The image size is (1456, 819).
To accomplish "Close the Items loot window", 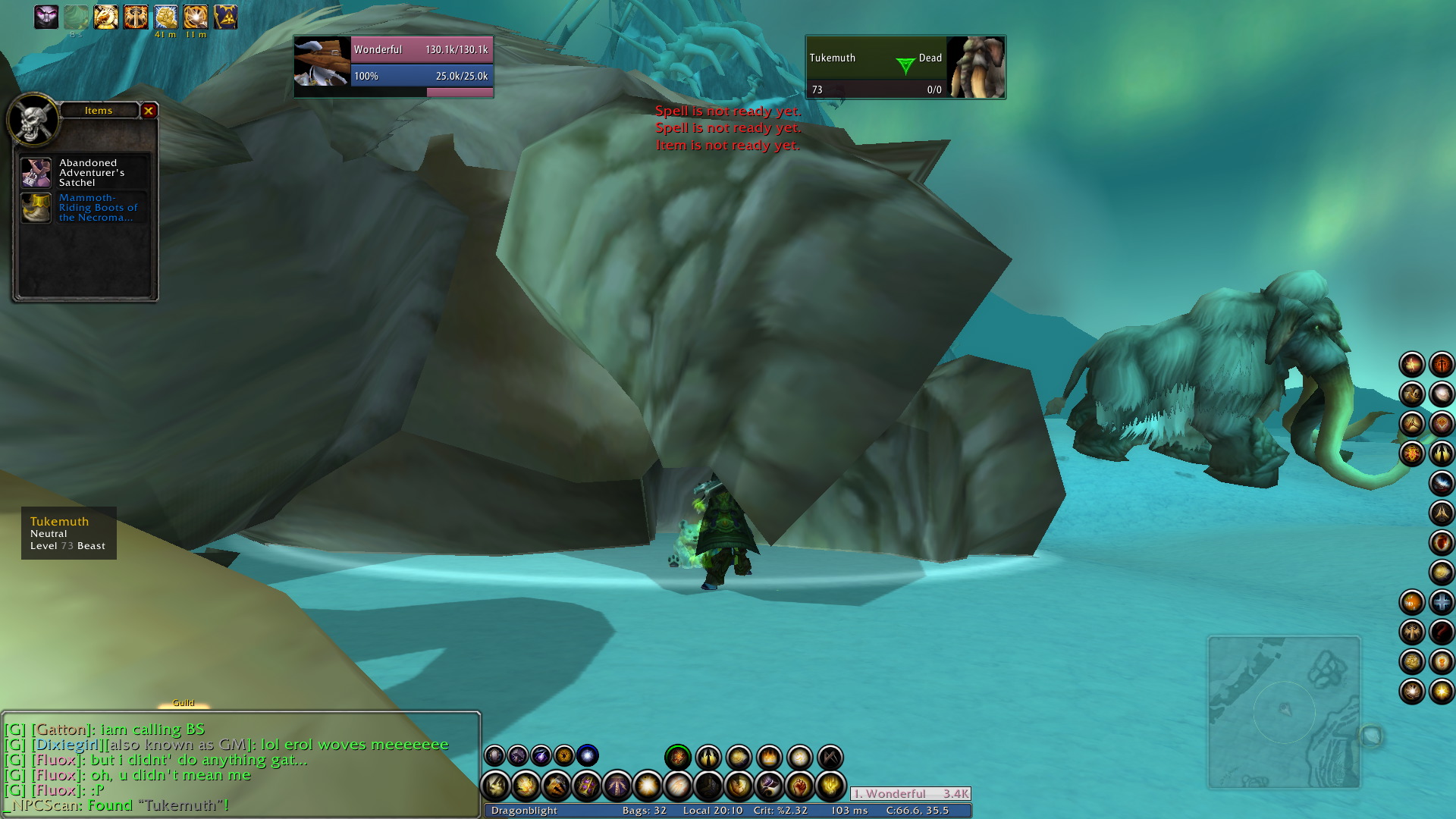I will [149, 111].
